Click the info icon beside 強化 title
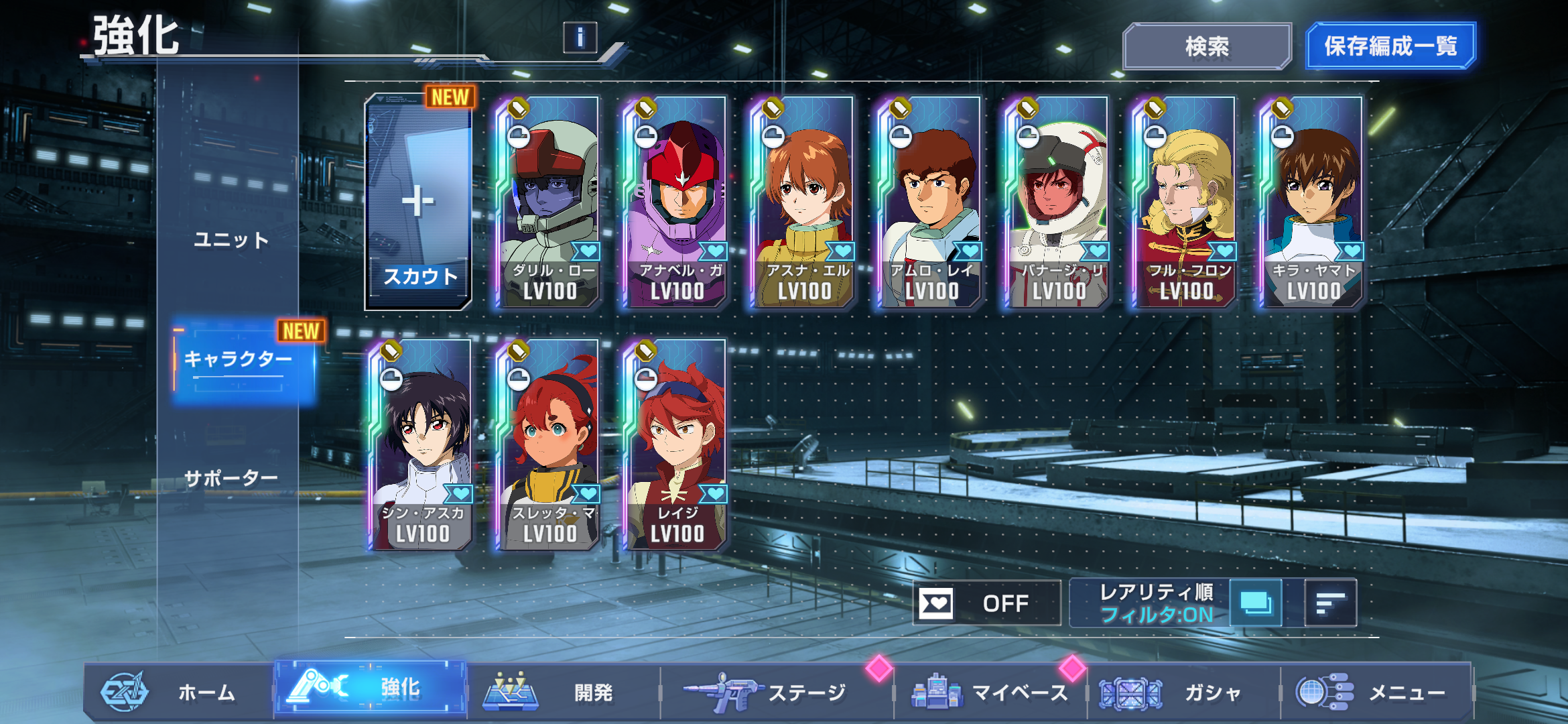 (580, 37)
